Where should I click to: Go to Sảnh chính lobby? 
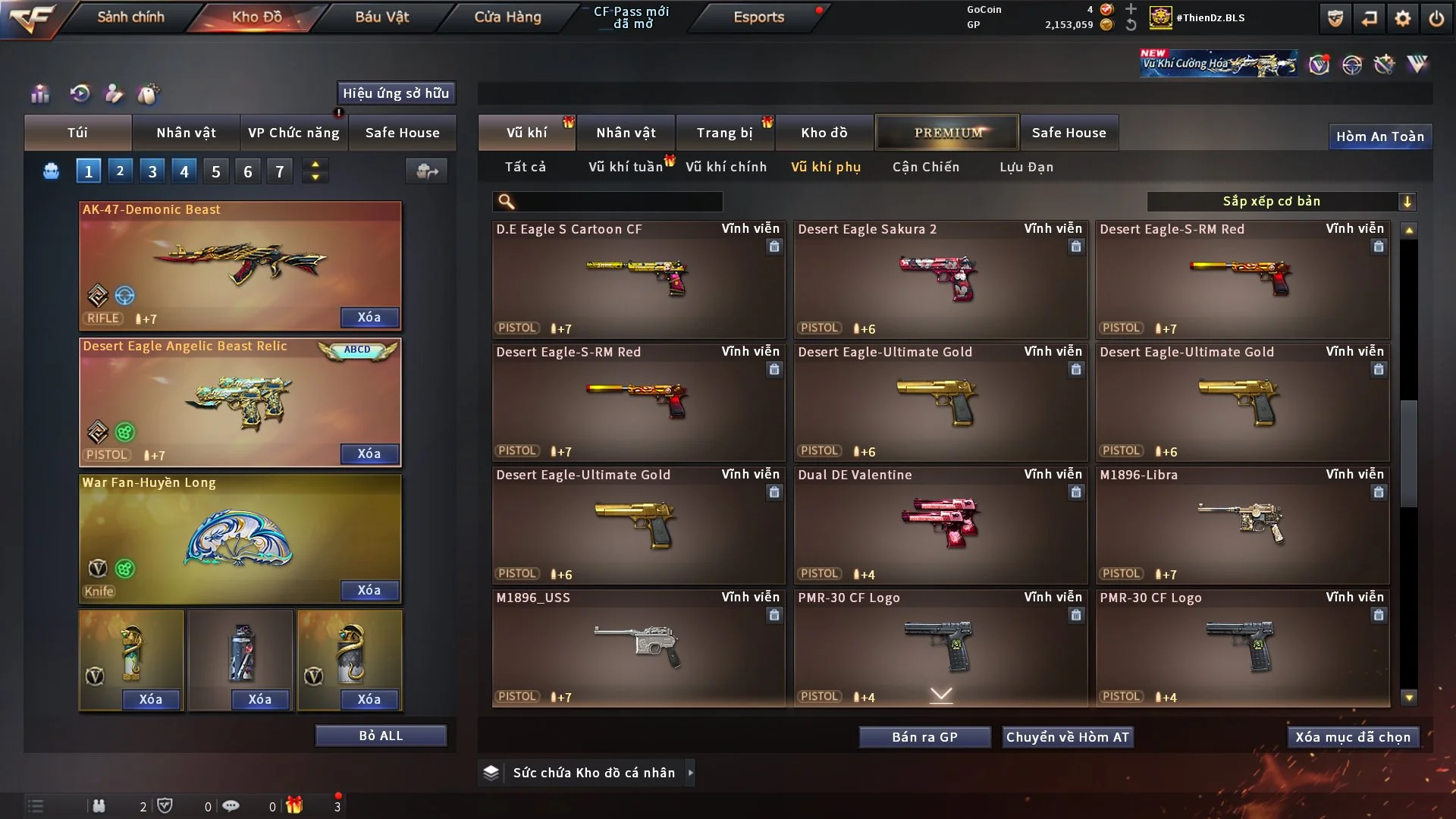point(130,17)
